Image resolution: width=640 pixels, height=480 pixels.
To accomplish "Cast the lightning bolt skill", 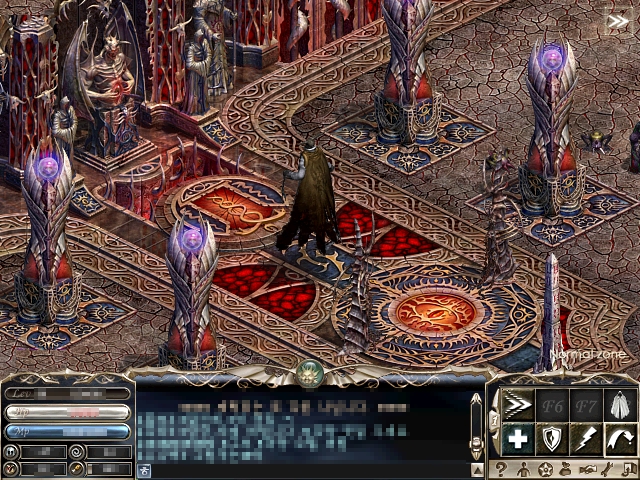I will pos(585,439).
